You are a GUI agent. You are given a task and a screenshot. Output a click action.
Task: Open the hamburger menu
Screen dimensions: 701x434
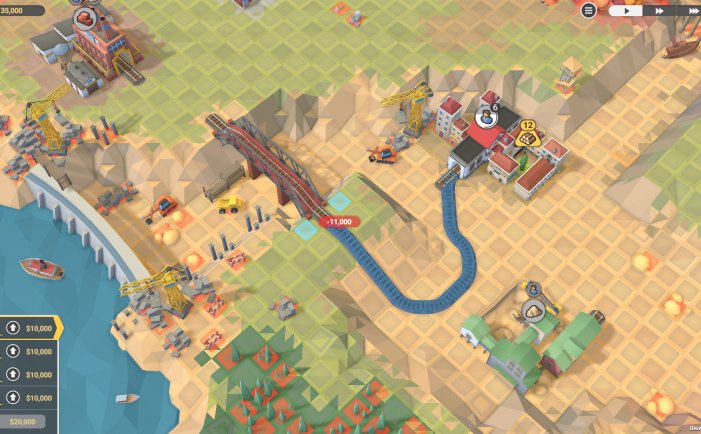588,10
